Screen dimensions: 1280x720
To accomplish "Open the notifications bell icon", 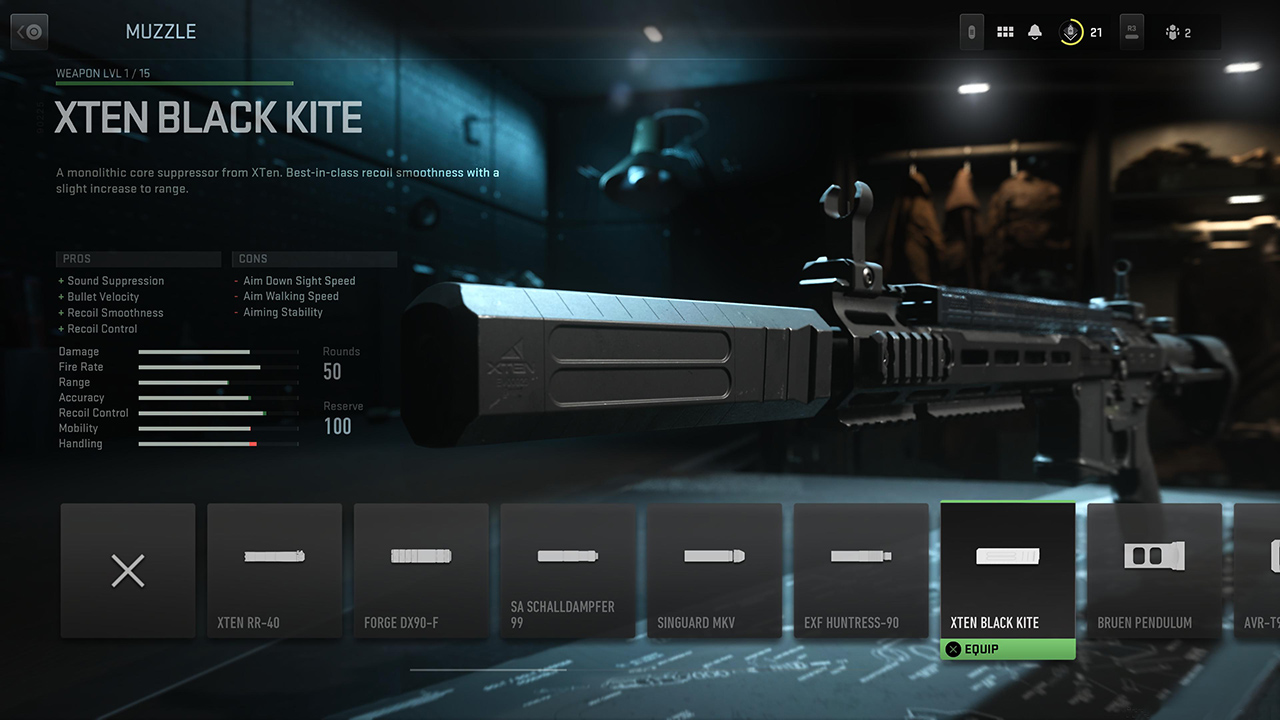I will pos(1035,31).
